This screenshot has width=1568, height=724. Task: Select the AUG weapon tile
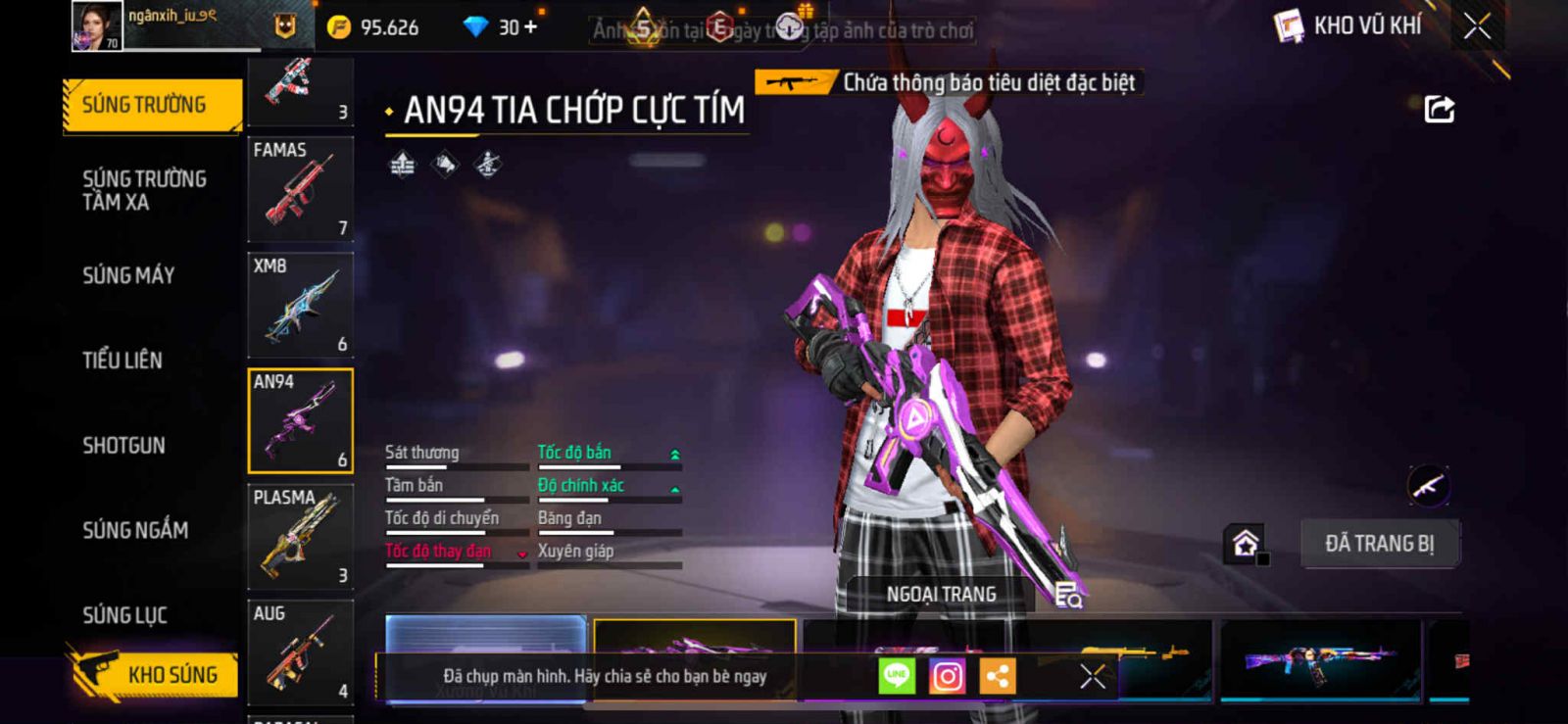pyautogui.click(x=300, y=652)
